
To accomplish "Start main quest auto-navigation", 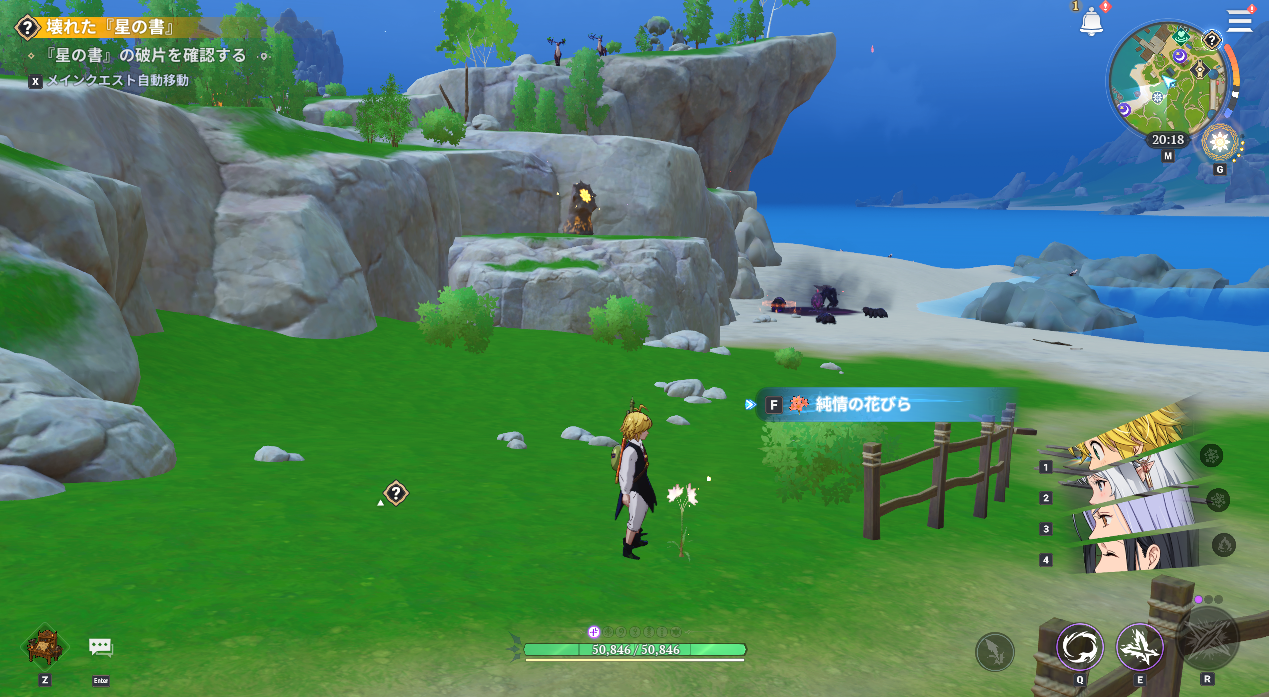I will coord(108,80).
